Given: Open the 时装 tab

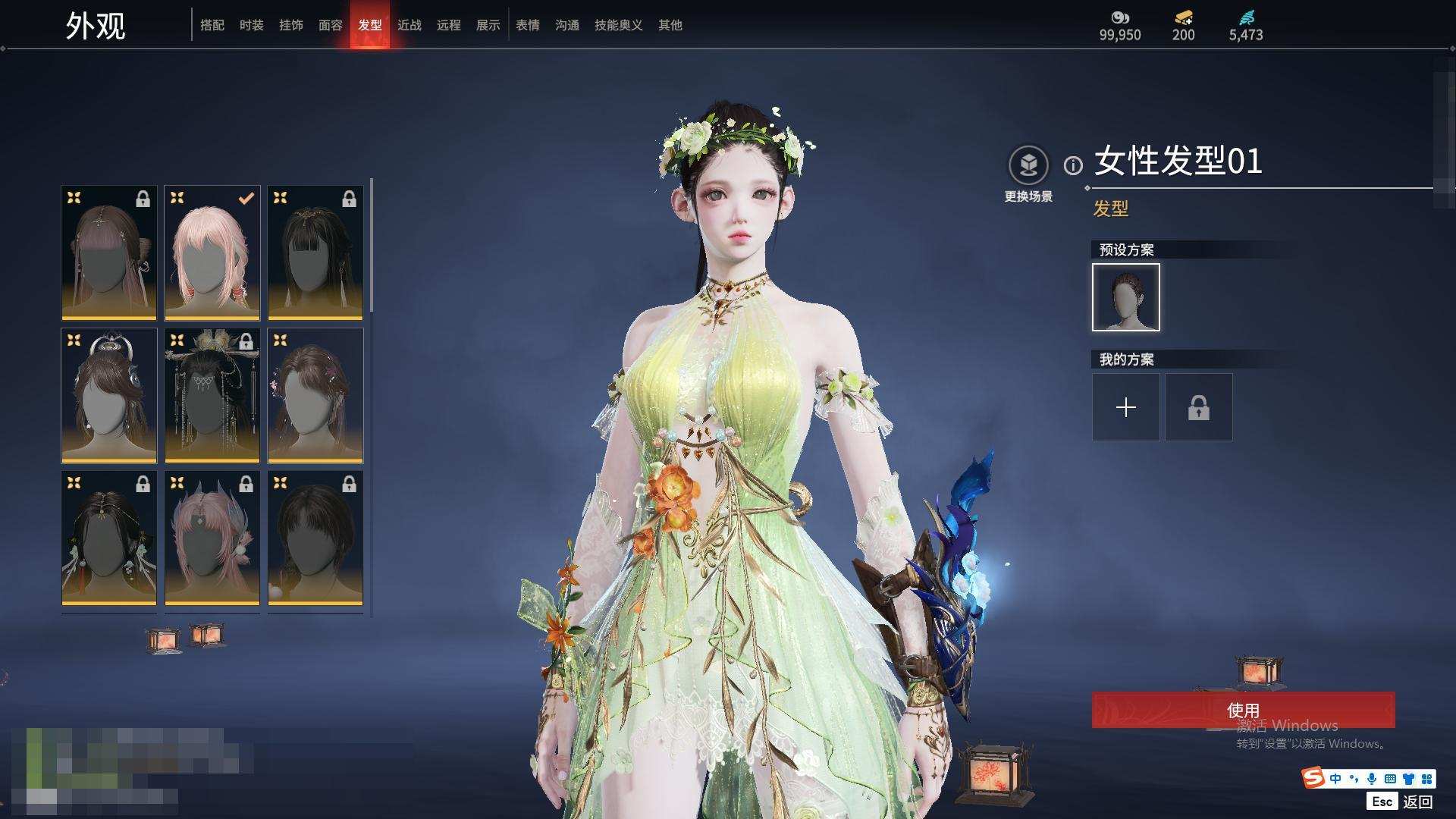Looking at the screenshot, I should pyautogui.click(x=252, y=25).
